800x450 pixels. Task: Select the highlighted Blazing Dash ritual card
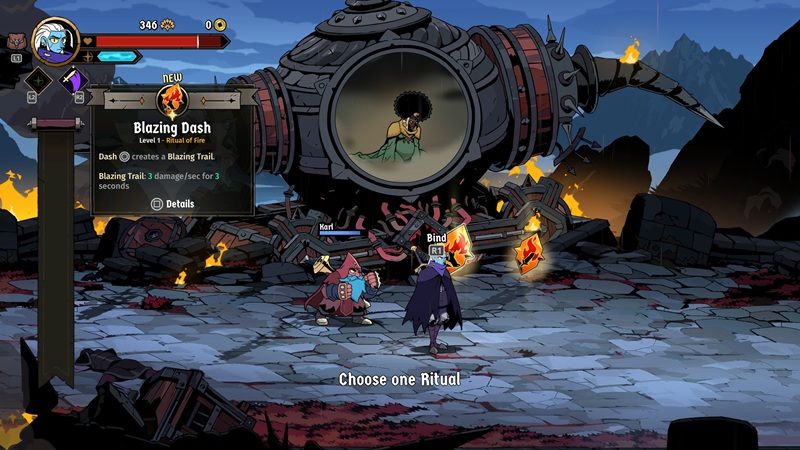[x=461, y=249]
